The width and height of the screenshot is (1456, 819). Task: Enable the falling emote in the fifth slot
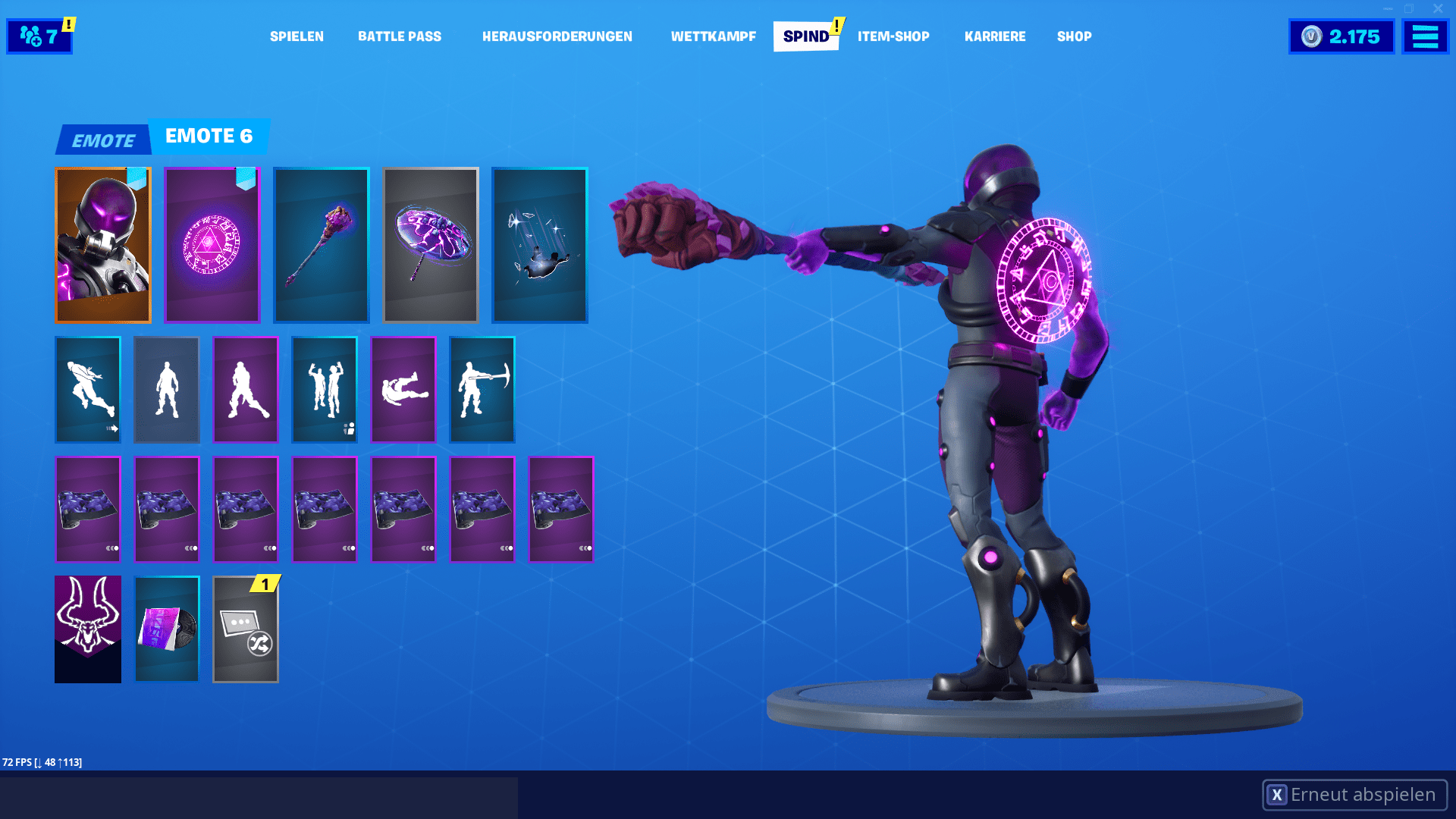[403, 390]
